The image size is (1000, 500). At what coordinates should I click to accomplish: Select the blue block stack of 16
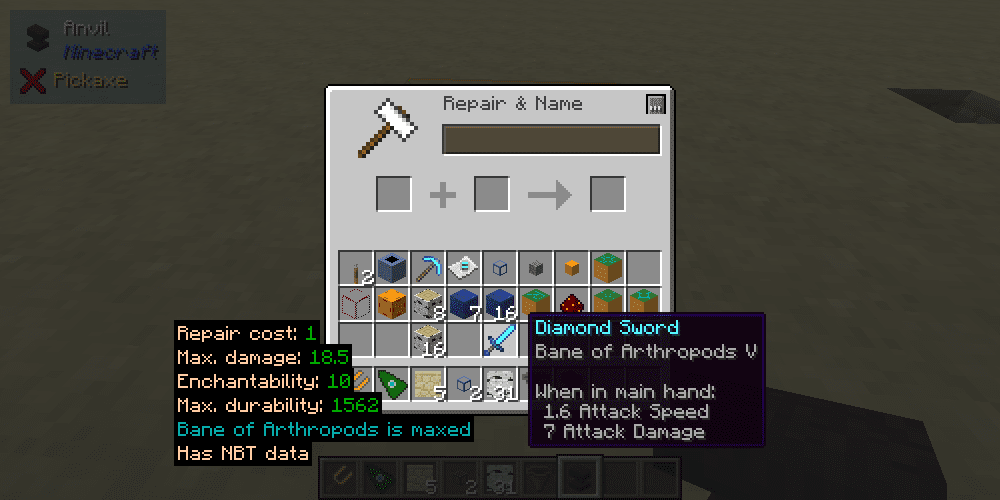[499, 303]
